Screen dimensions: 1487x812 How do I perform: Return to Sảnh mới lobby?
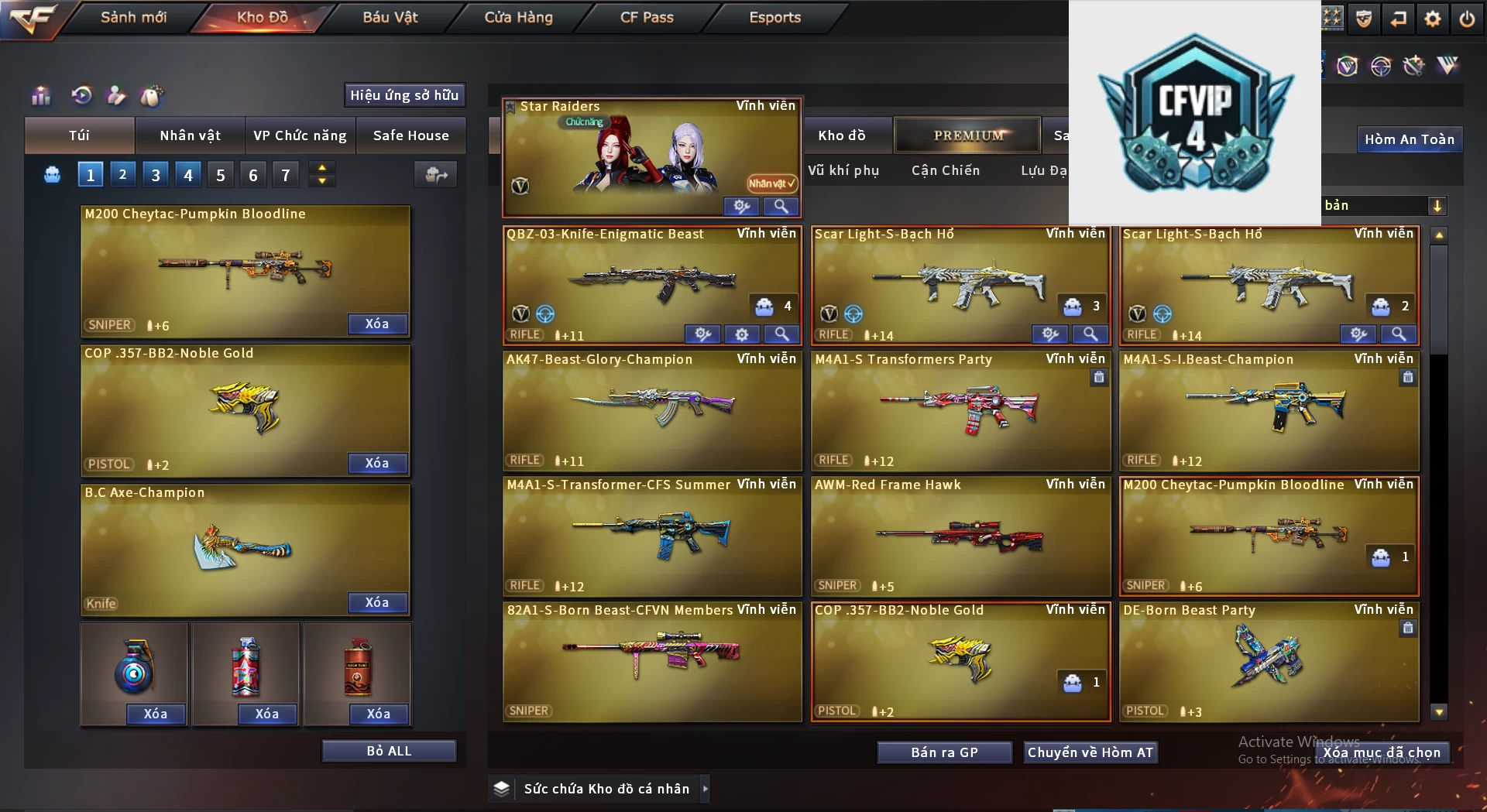point(133,17)
